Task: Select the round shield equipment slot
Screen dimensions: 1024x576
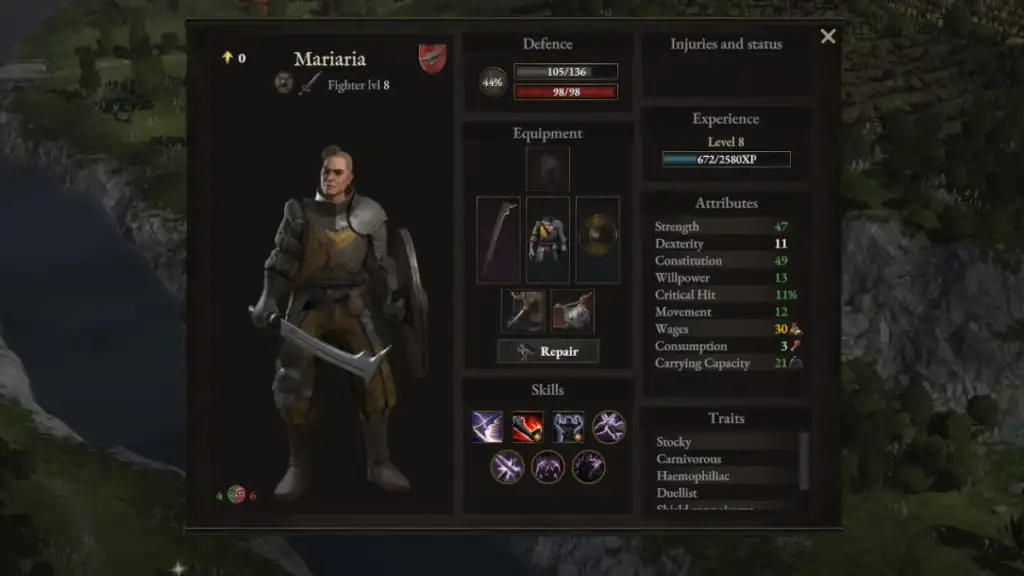Action: [x=598, y=240]
